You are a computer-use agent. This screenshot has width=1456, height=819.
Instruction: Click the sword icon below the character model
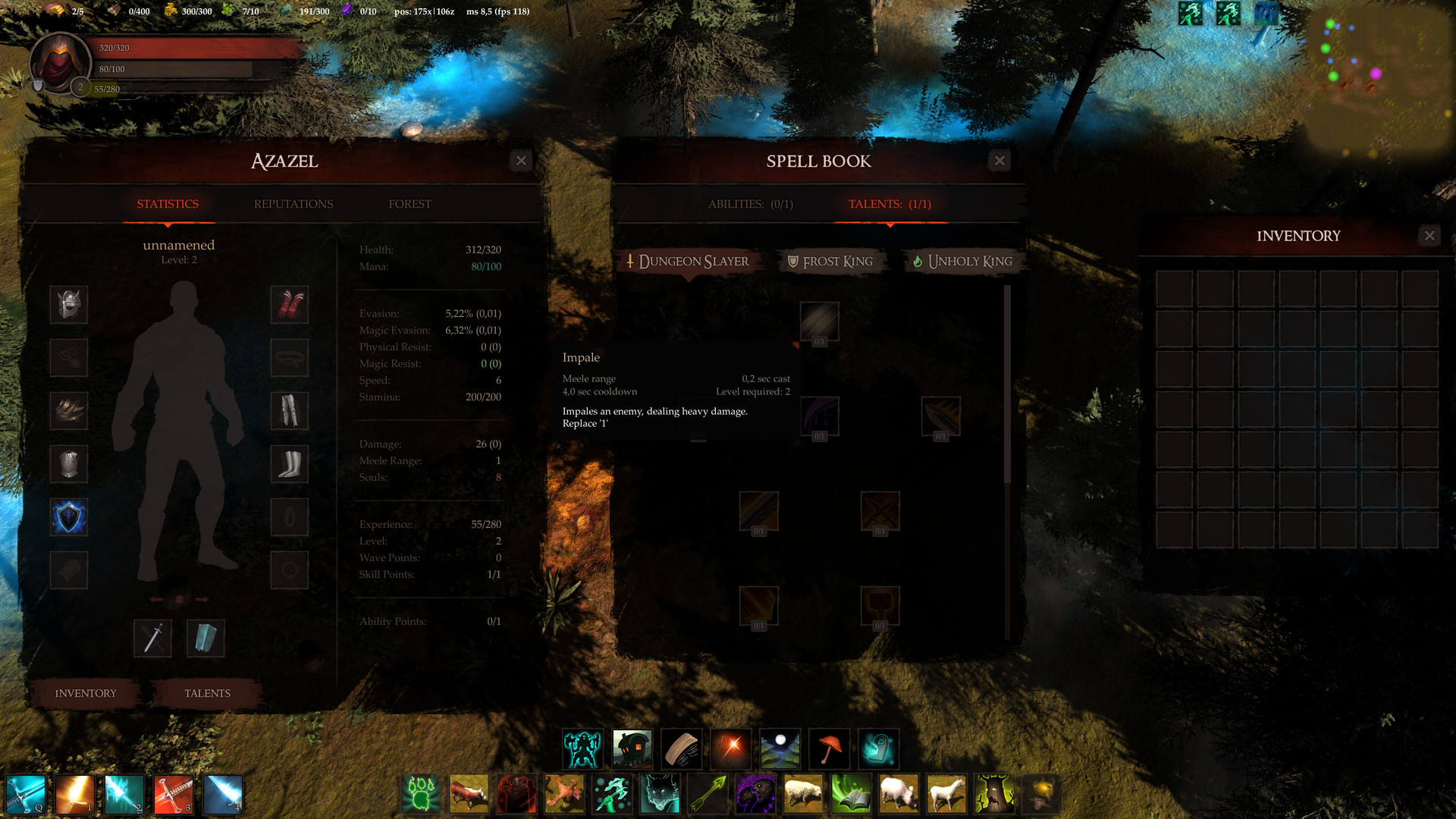point(152,639)
